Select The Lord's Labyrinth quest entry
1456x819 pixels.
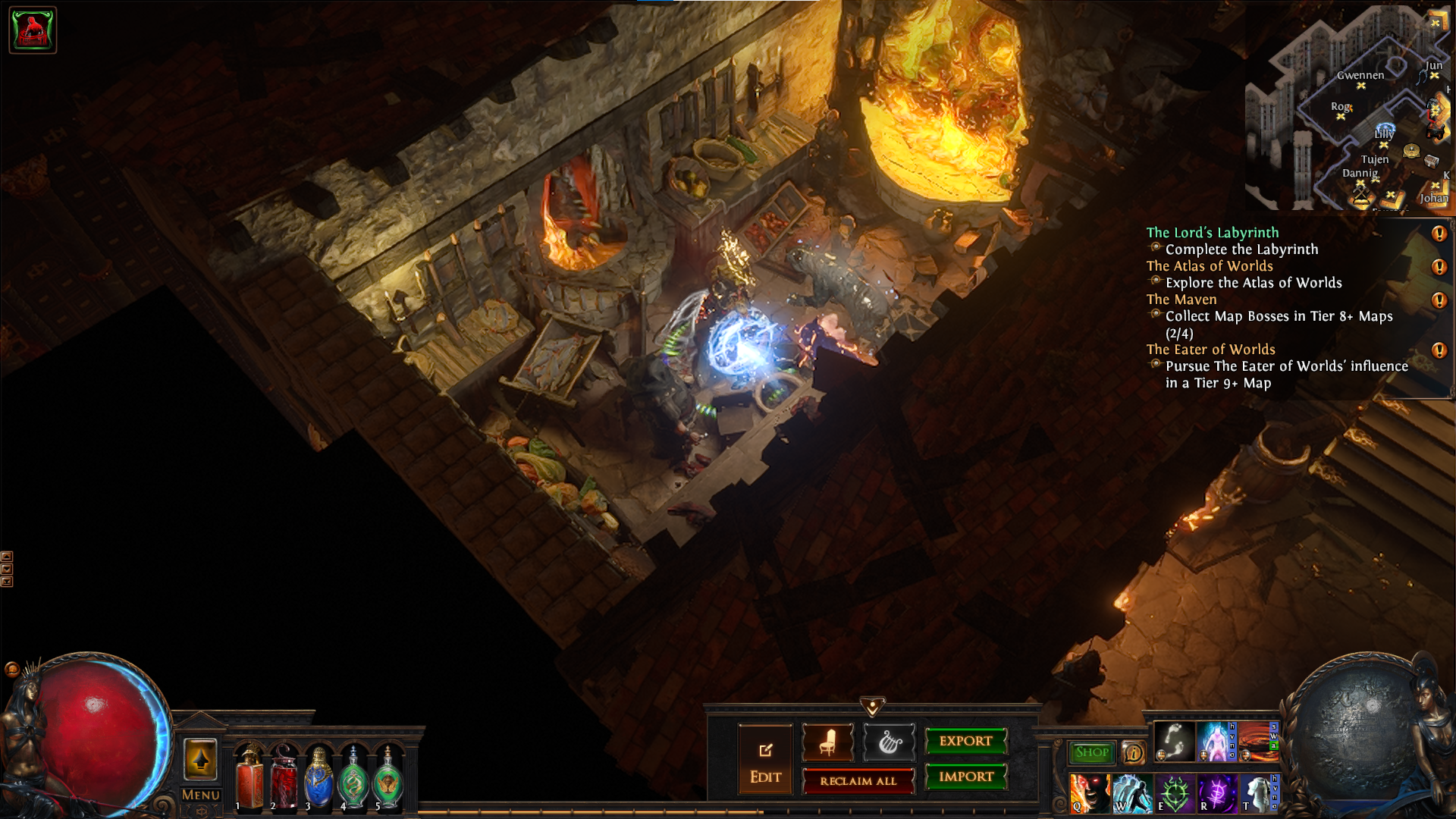(x=1212, y=233)
